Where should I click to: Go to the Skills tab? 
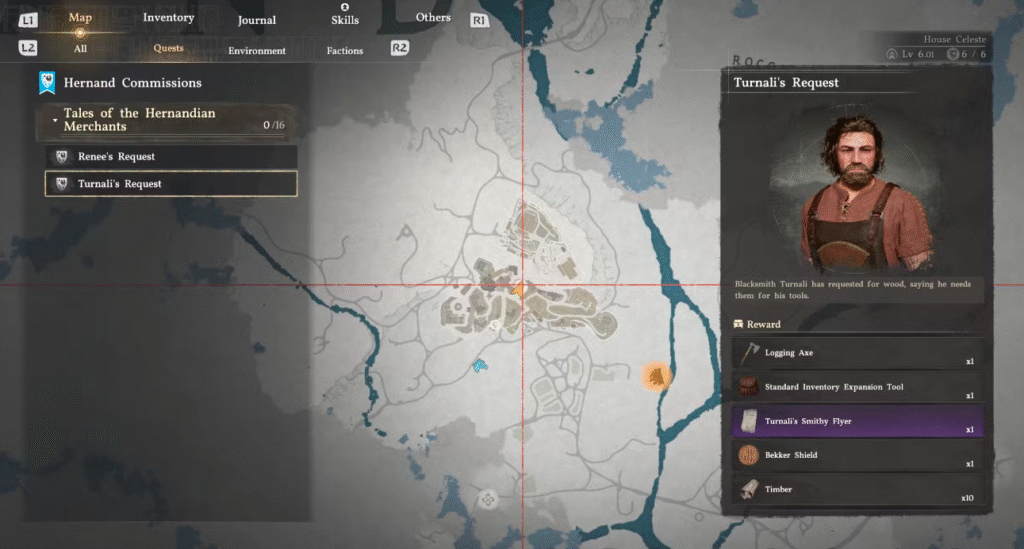click(x=344, y=20)
